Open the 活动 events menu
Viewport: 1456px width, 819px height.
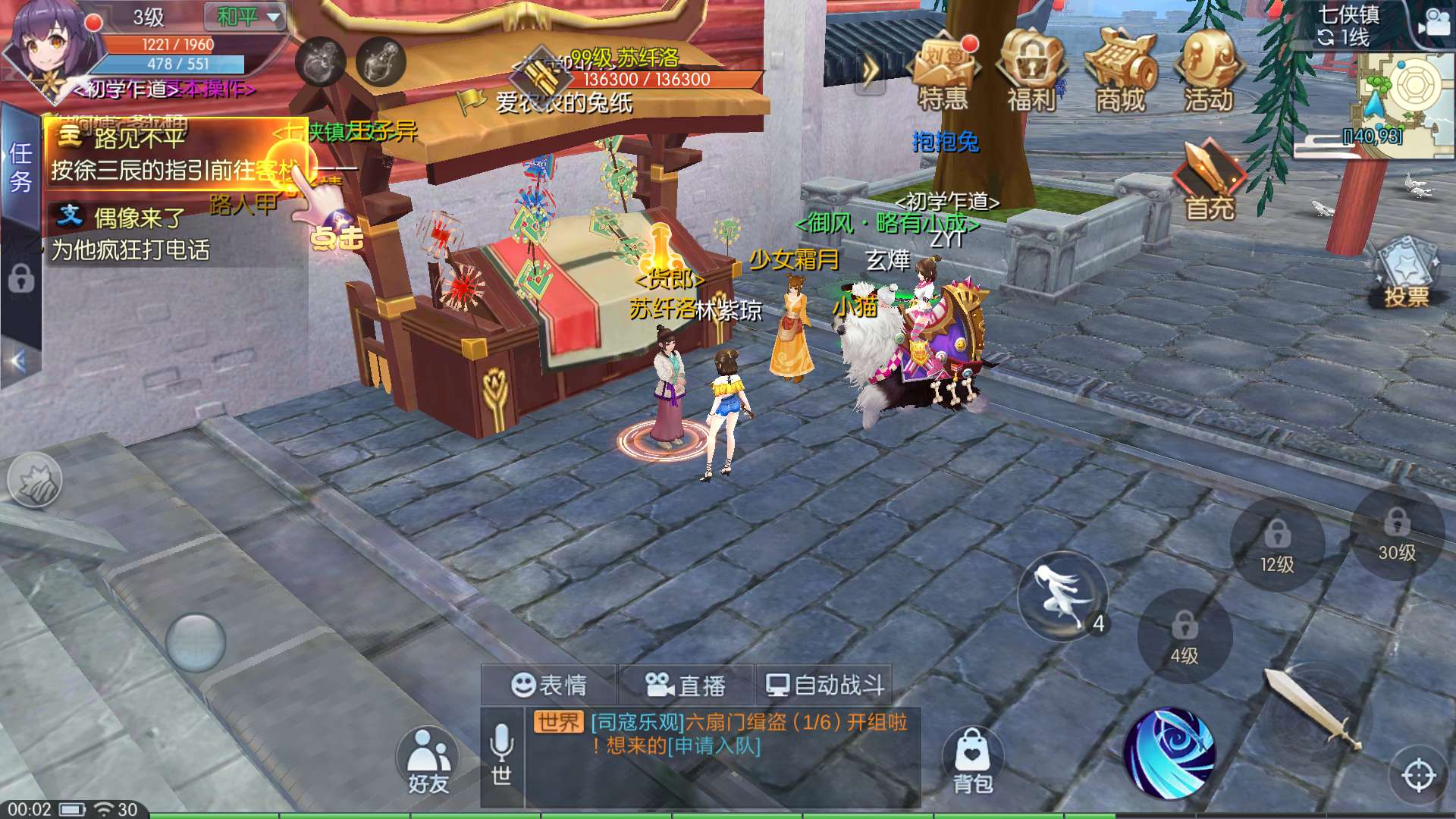point(1209,72)
